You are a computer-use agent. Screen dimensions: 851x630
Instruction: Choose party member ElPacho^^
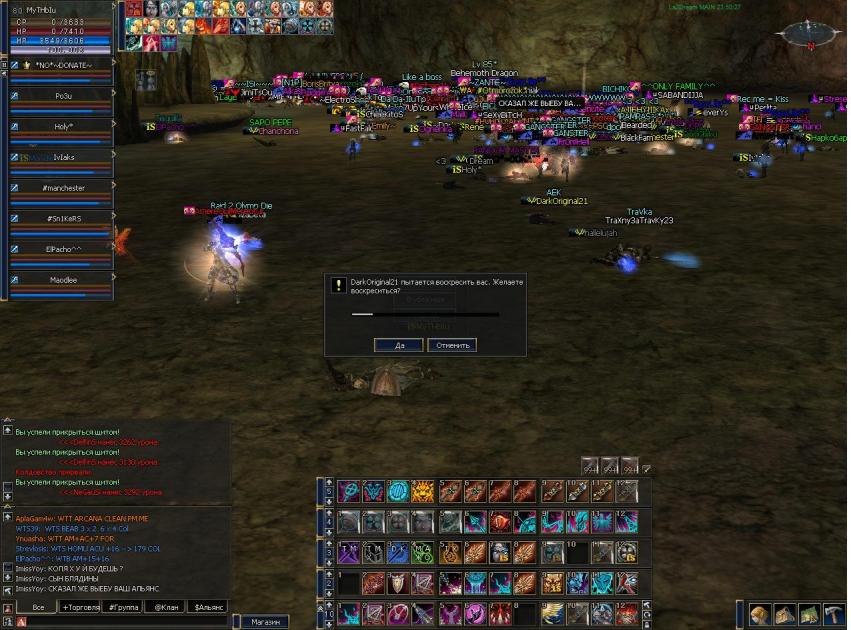click(64, 249)
